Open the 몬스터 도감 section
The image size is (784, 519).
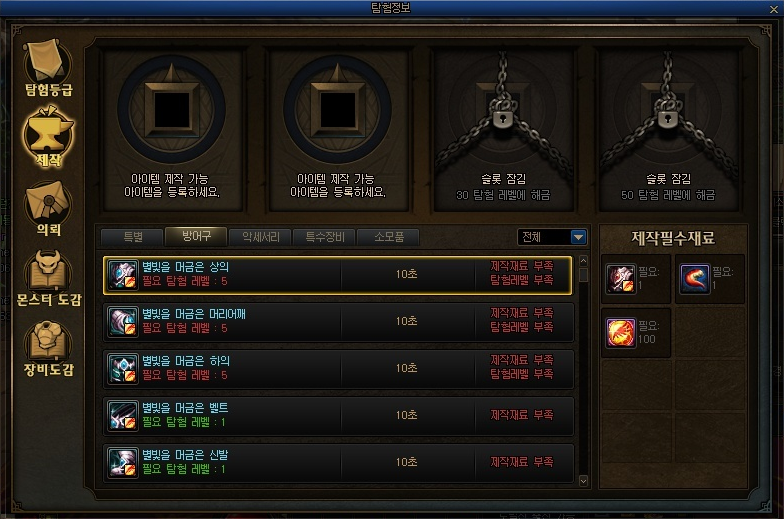[48, 276]
